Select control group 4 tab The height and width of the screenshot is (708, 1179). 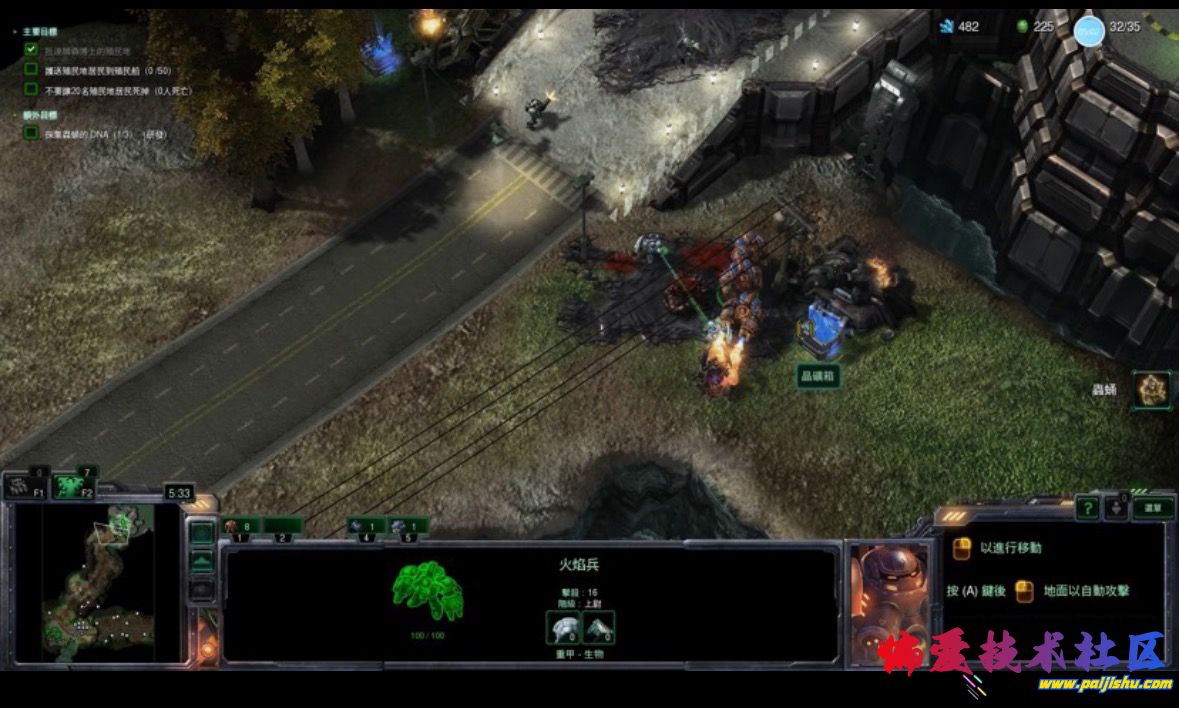point(365,527)
